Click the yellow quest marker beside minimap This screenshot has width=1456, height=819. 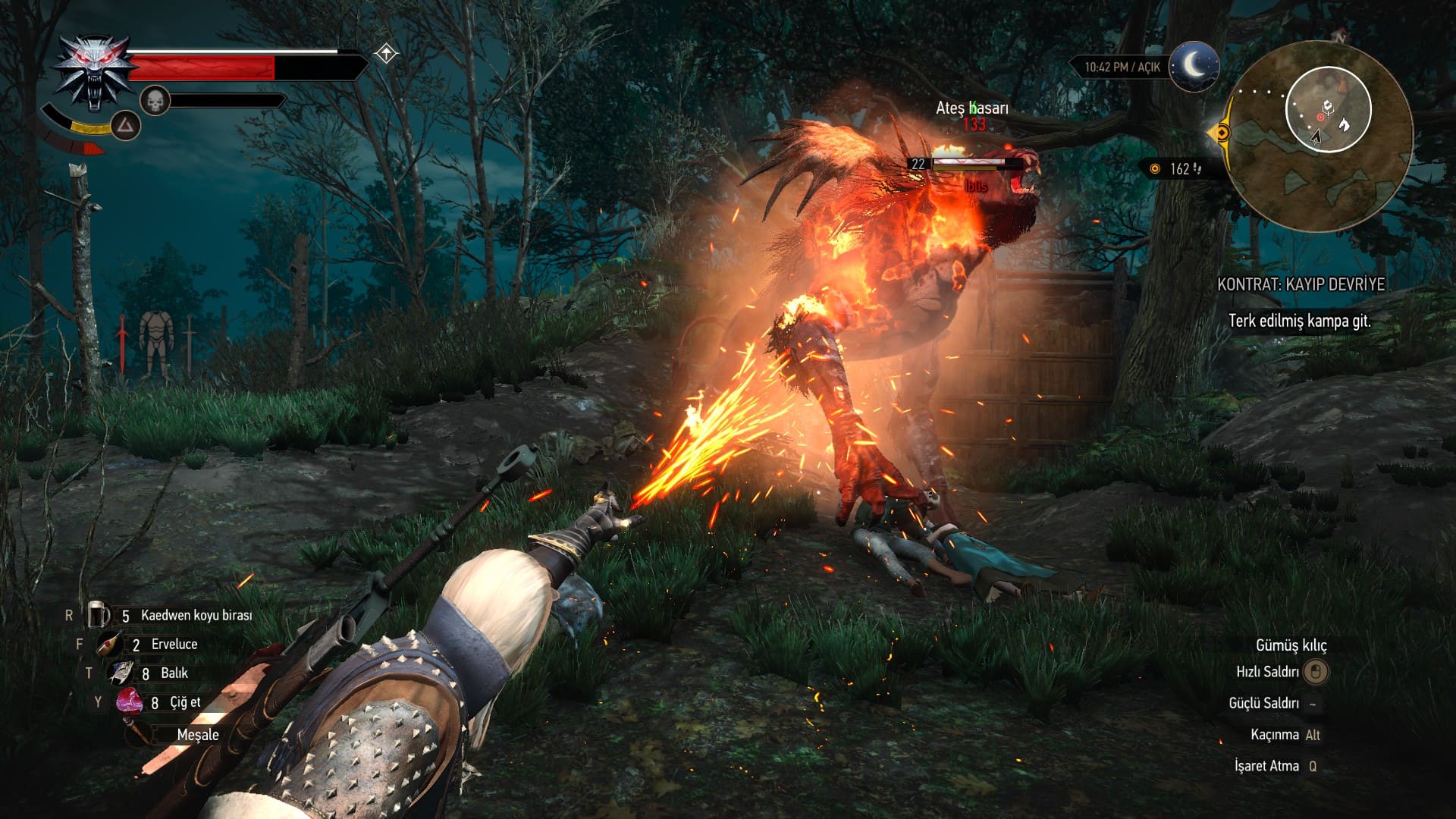1220,133
